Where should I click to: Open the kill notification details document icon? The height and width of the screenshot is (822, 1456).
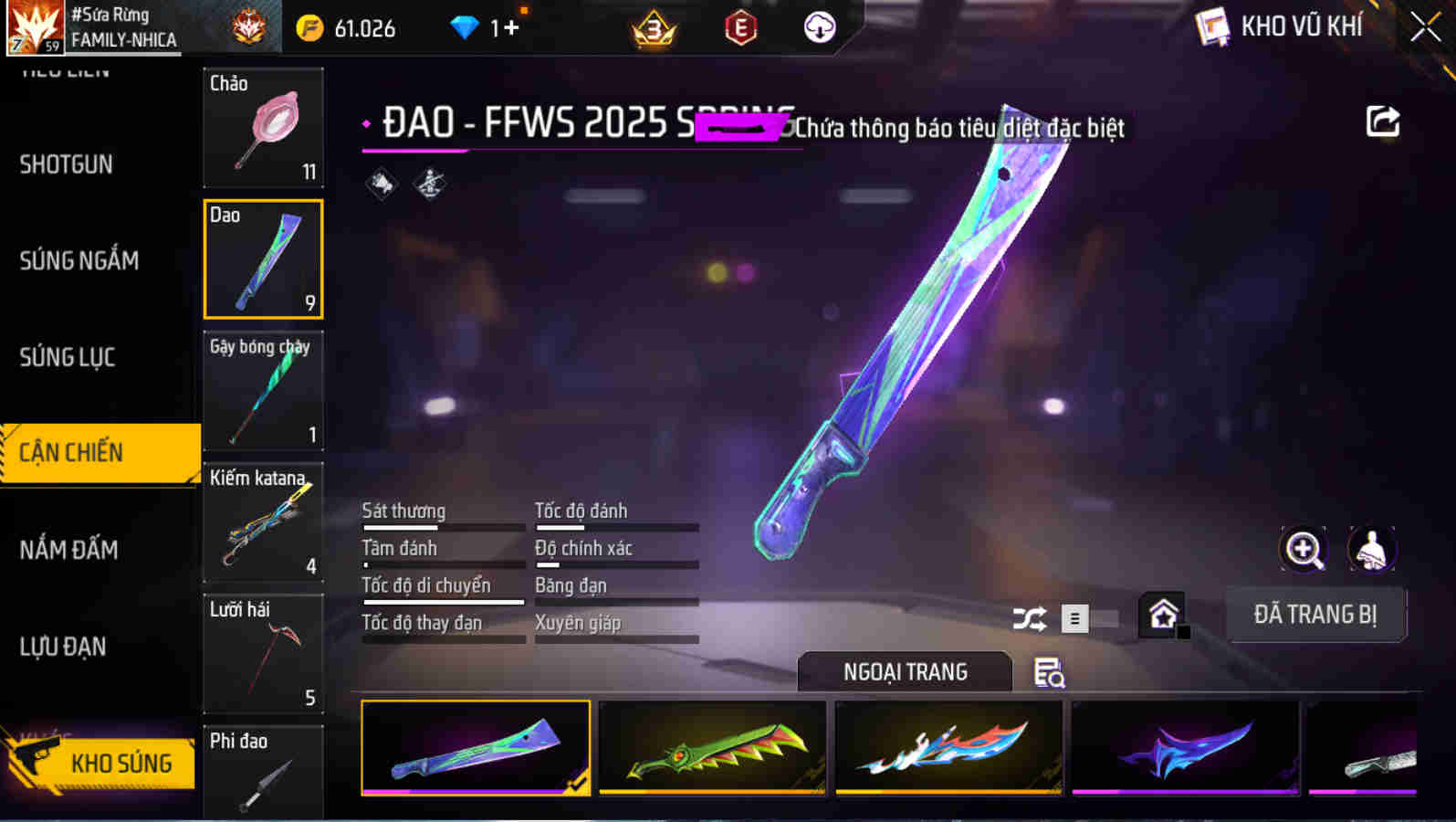point(1047,674)
